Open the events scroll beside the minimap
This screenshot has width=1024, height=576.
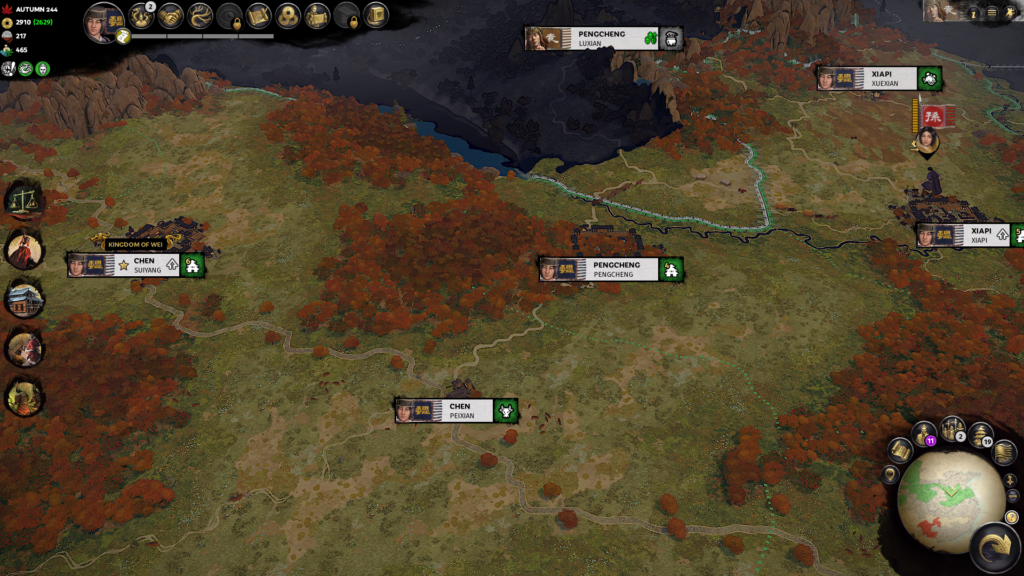(899, 450)
